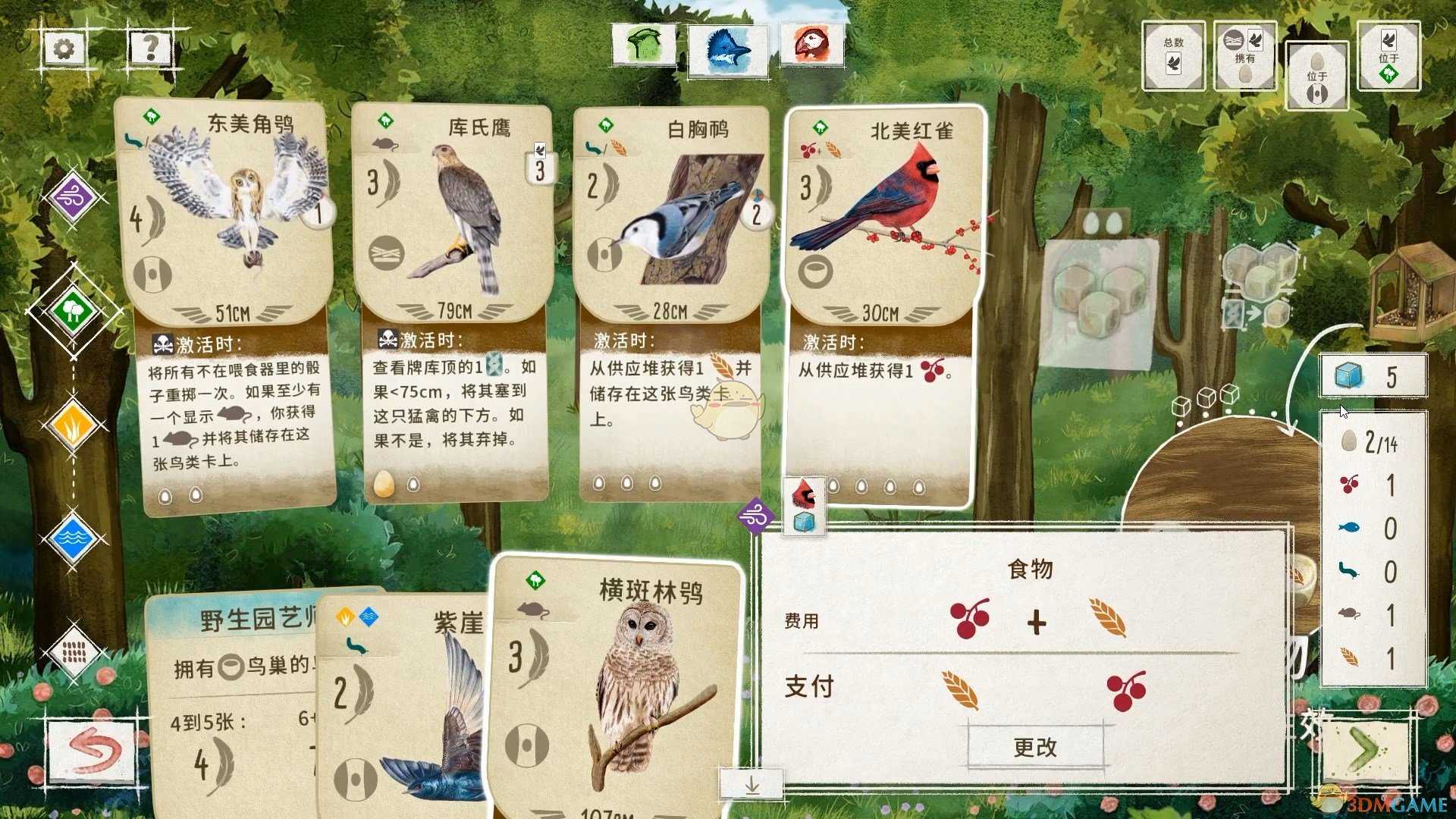Toggle the 位于 forest goal tile

pos(1389,55)
